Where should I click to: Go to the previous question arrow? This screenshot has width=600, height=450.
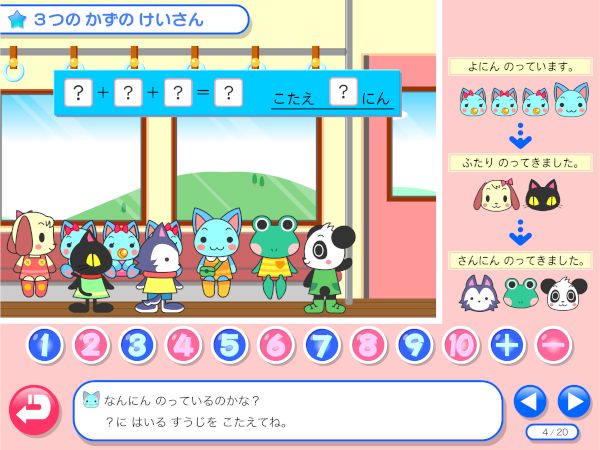530,402
